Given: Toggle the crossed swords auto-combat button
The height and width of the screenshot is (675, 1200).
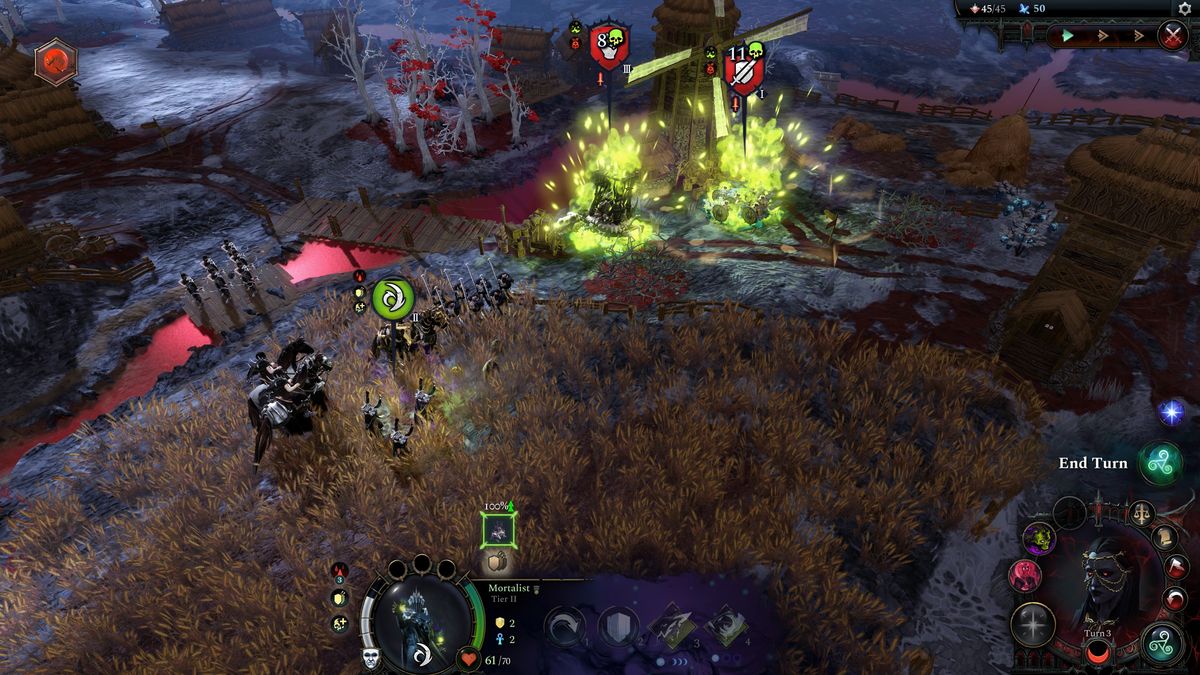Looking at the screenshot, I should click(1172, 36).
